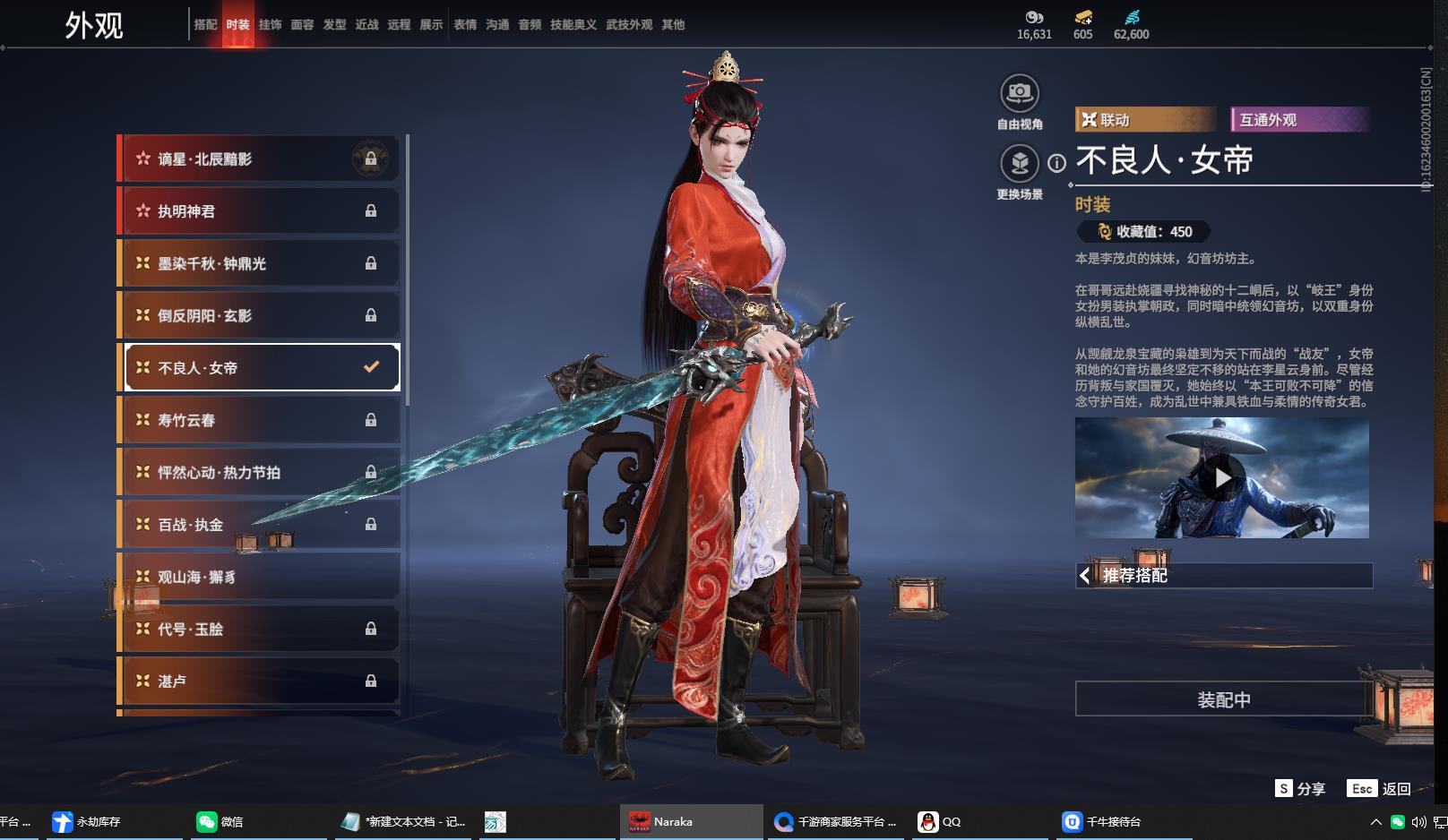1448x840 pixels.
Task: Switch to the 挂饰 tab
Action: (270, 25)
